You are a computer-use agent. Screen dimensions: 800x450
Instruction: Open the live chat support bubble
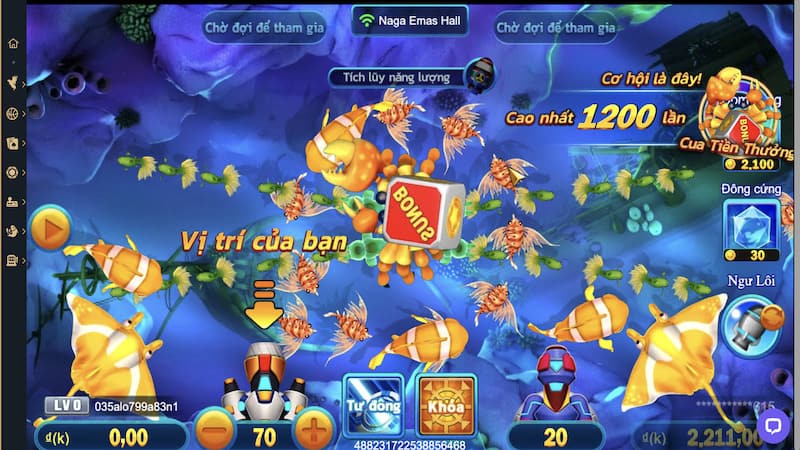[772, 425]
